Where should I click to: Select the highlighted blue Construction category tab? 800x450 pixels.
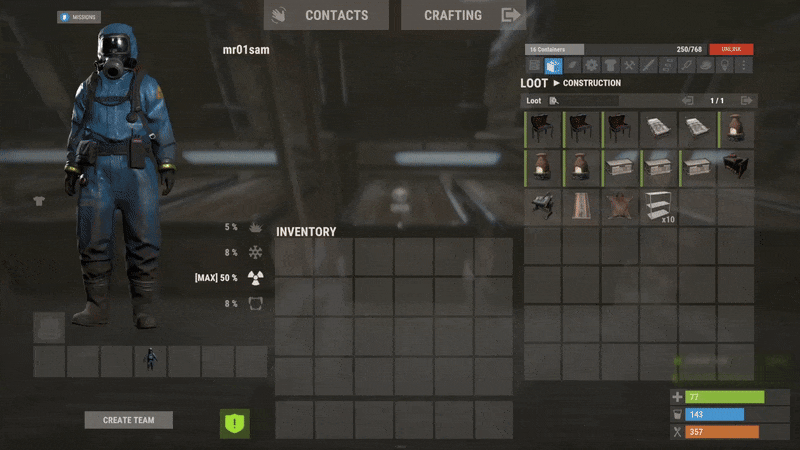553,66
